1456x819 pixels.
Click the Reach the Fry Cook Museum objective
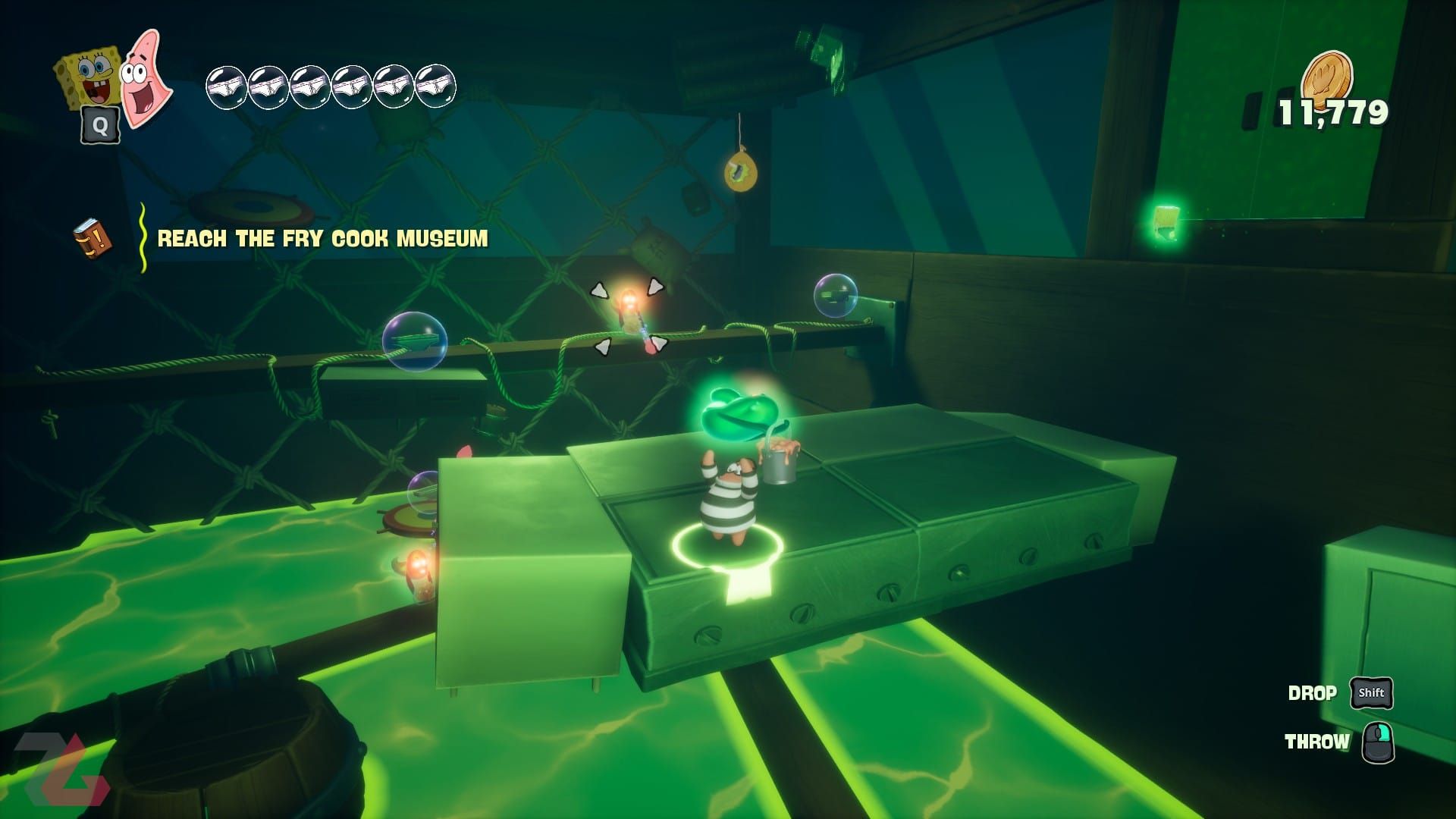click(x=322, y=239)
